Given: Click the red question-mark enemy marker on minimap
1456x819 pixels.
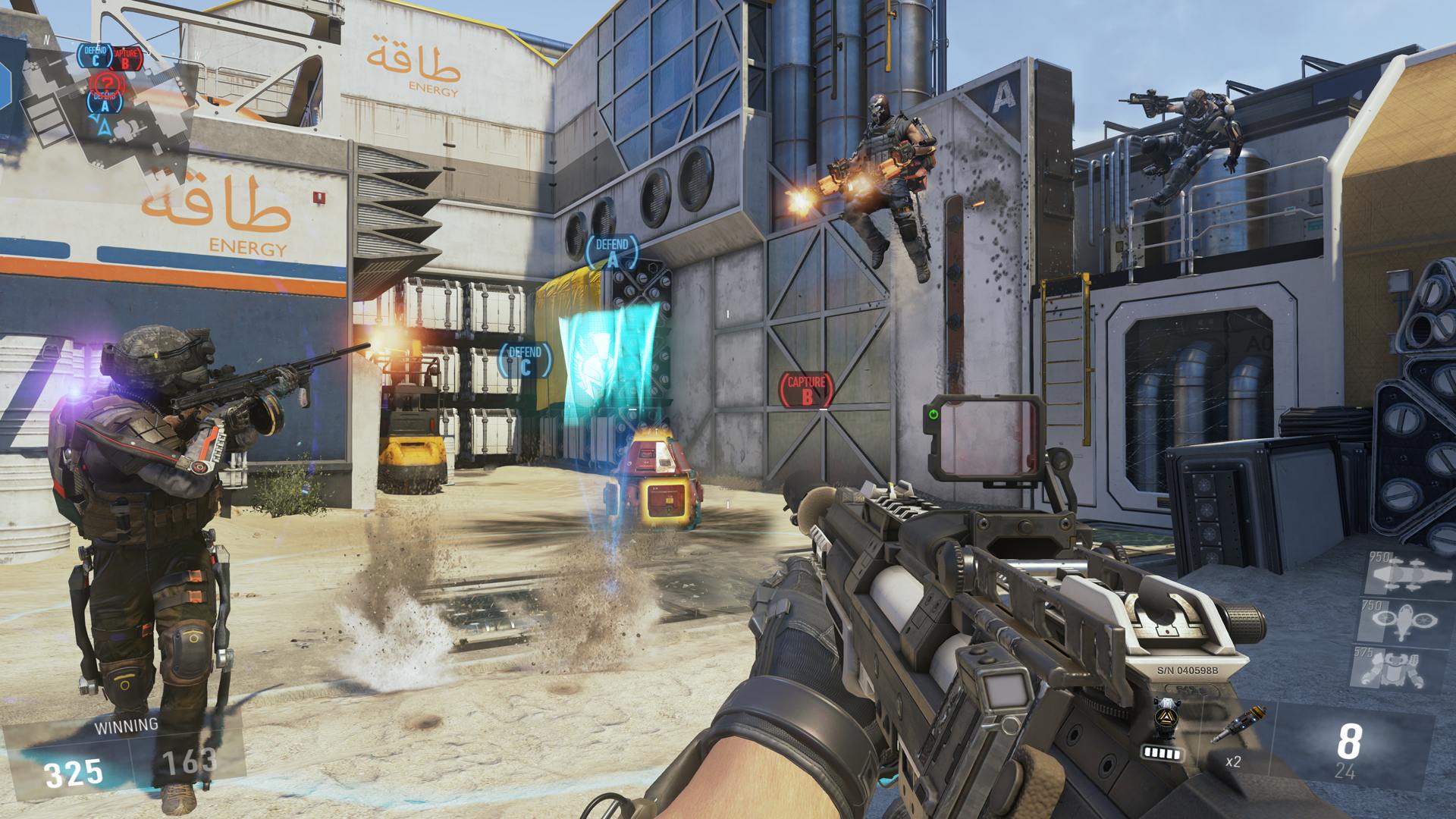Looking at the screenshot, I should (x=108, y=83).
